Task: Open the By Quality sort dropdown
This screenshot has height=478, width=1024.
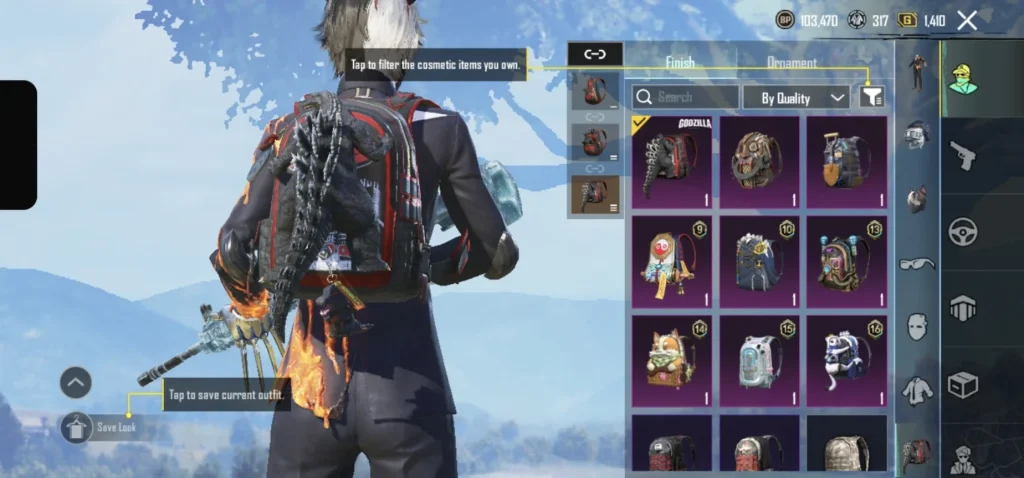Action: click(796, 97)
